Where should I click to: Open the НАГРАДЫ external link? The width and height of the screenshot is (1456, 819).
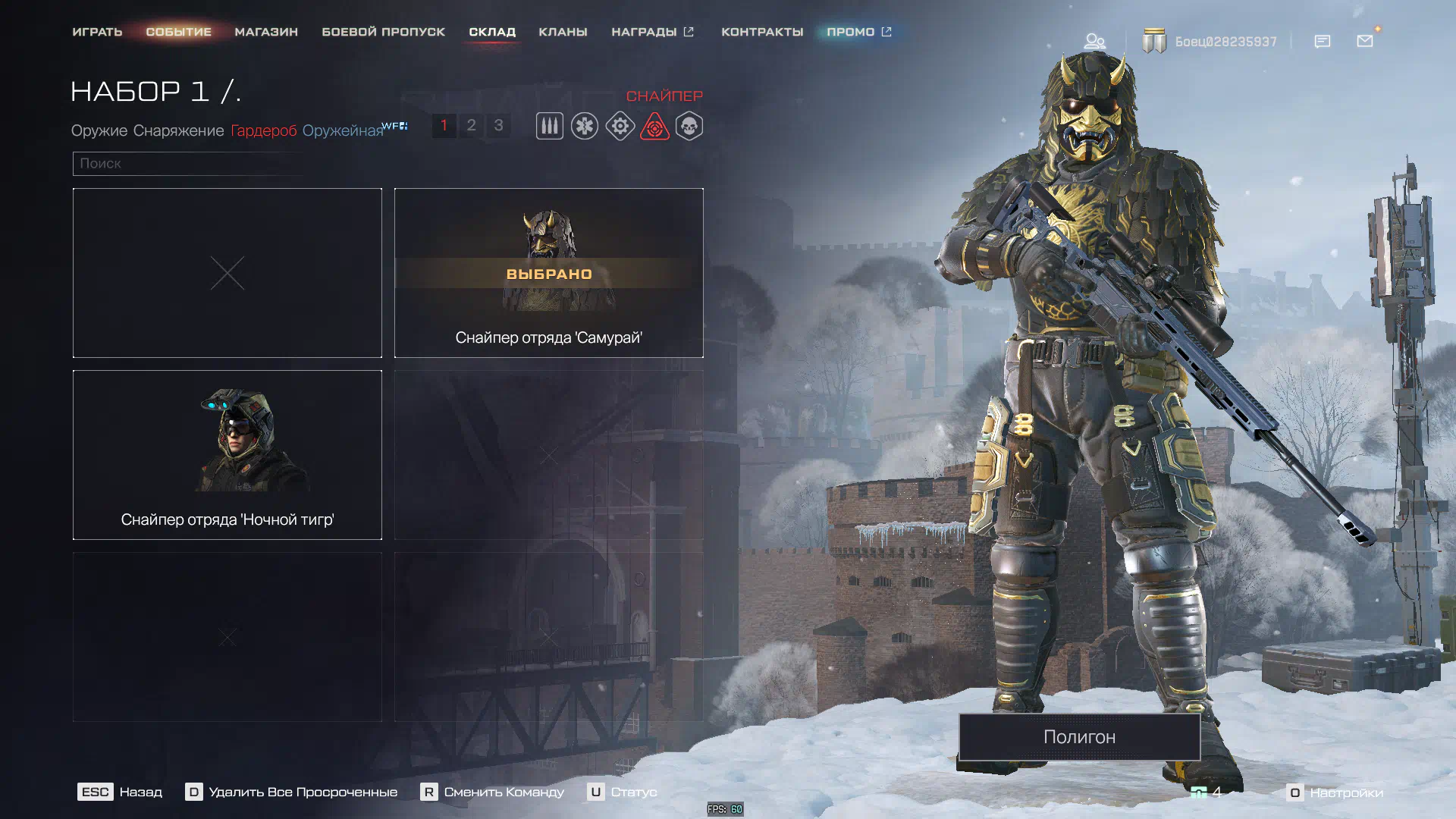652,32
